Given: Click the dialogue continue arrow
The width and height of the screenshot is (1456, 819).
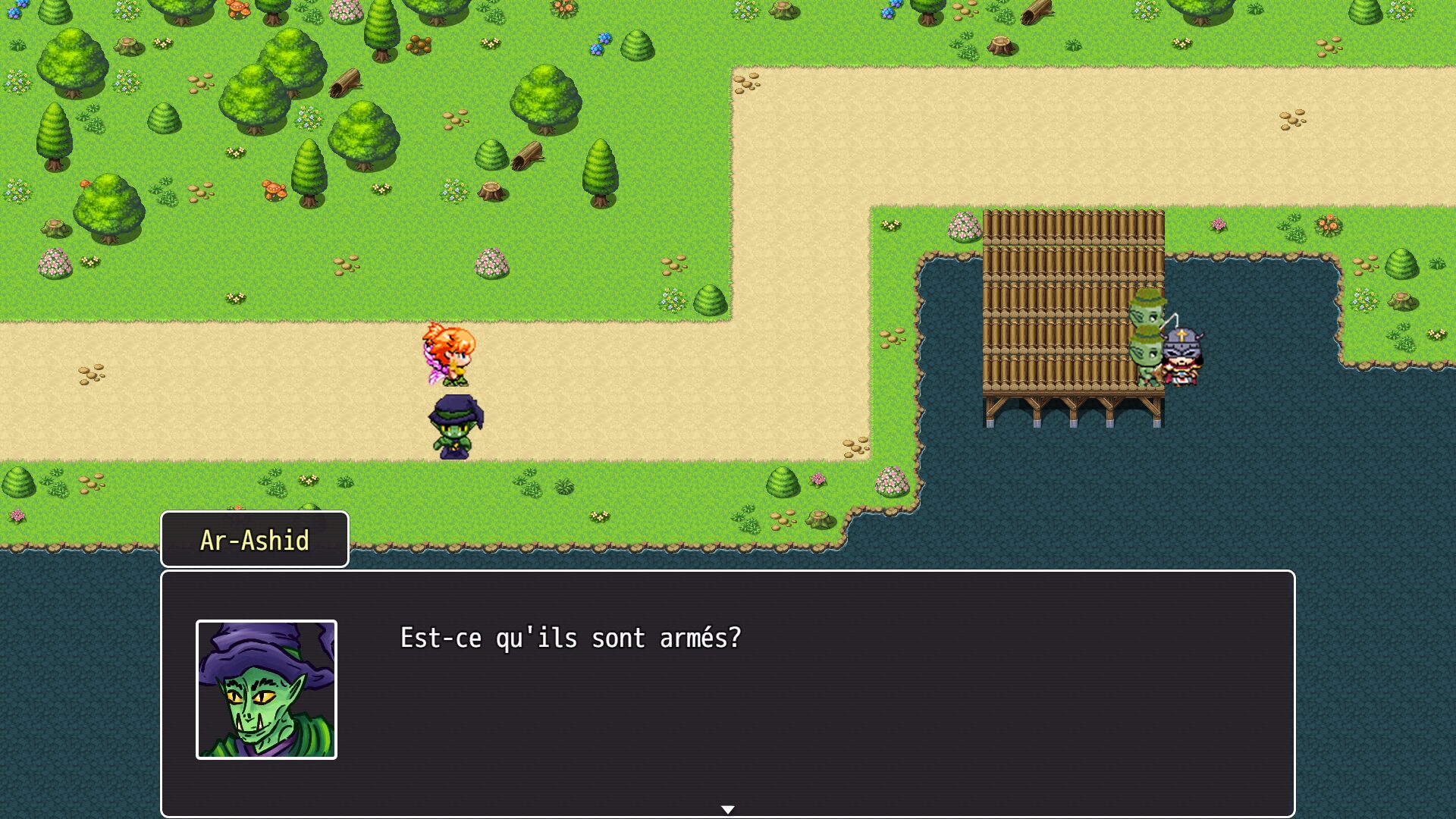Looking at the screenshot, I should point(727,809).
